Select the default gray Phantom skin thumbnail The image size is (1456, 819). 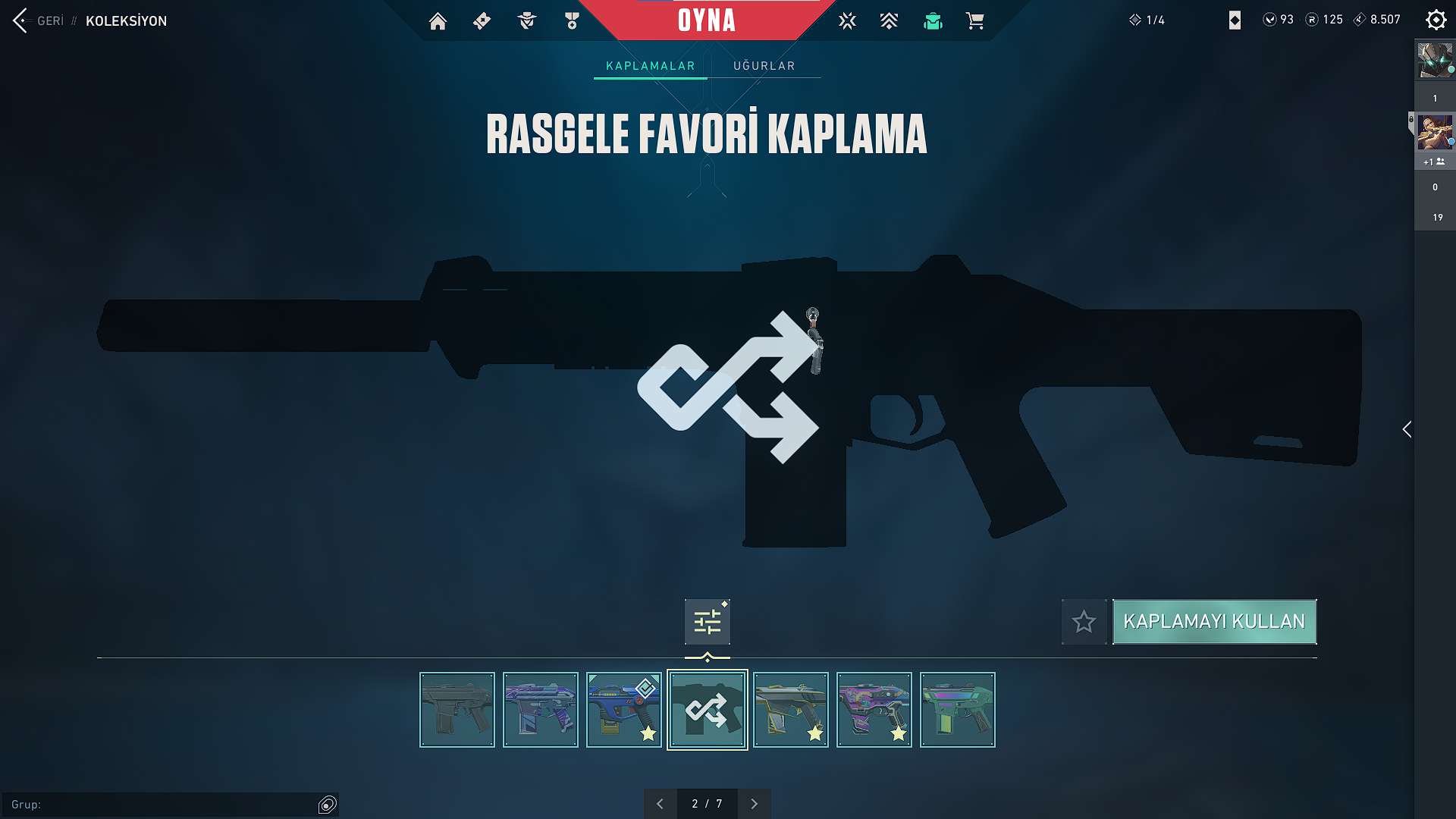pos(457,710)
